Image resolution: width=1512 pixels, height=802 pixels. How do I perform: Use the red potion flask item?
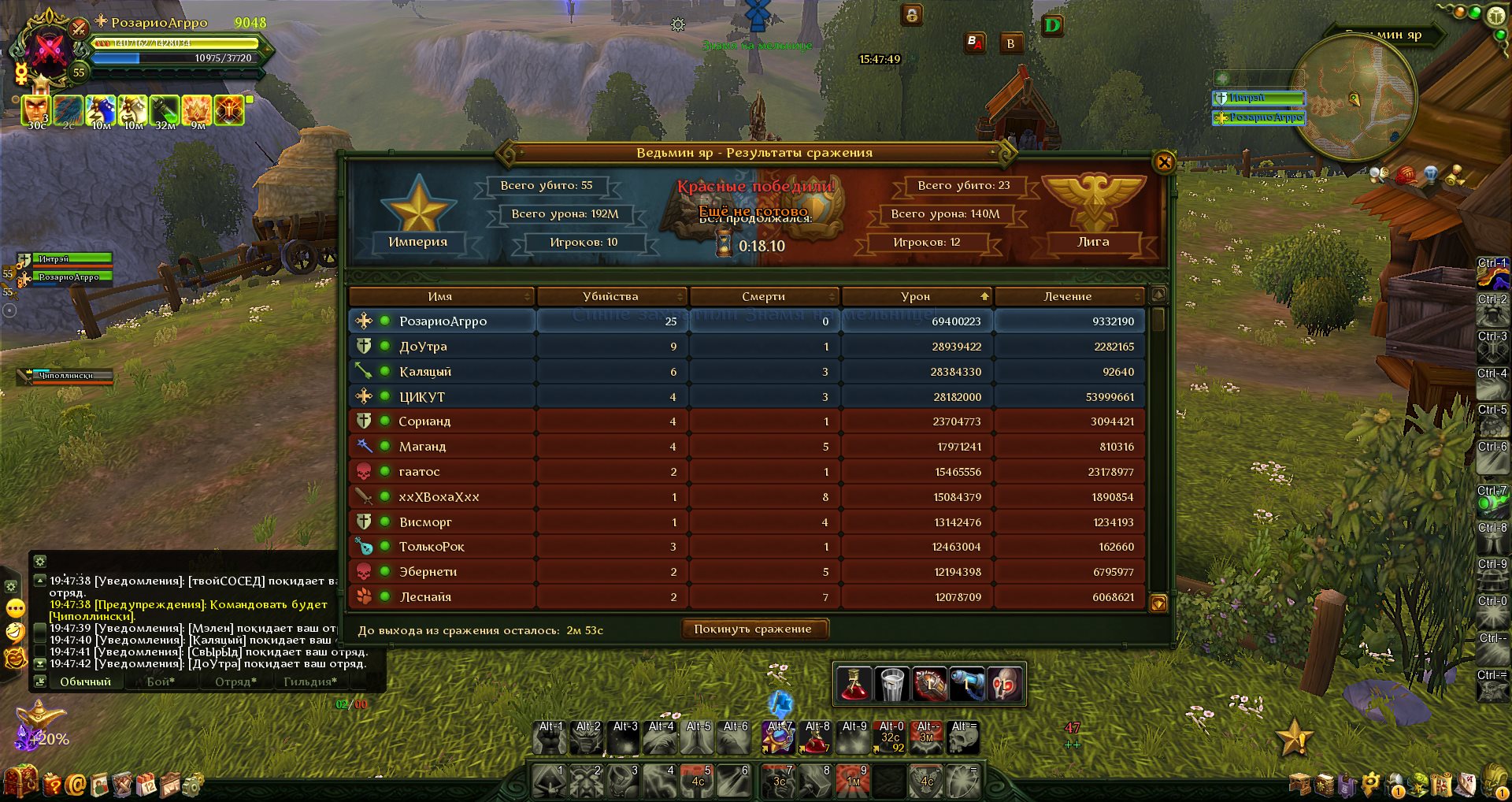click(x=853, y=684)
